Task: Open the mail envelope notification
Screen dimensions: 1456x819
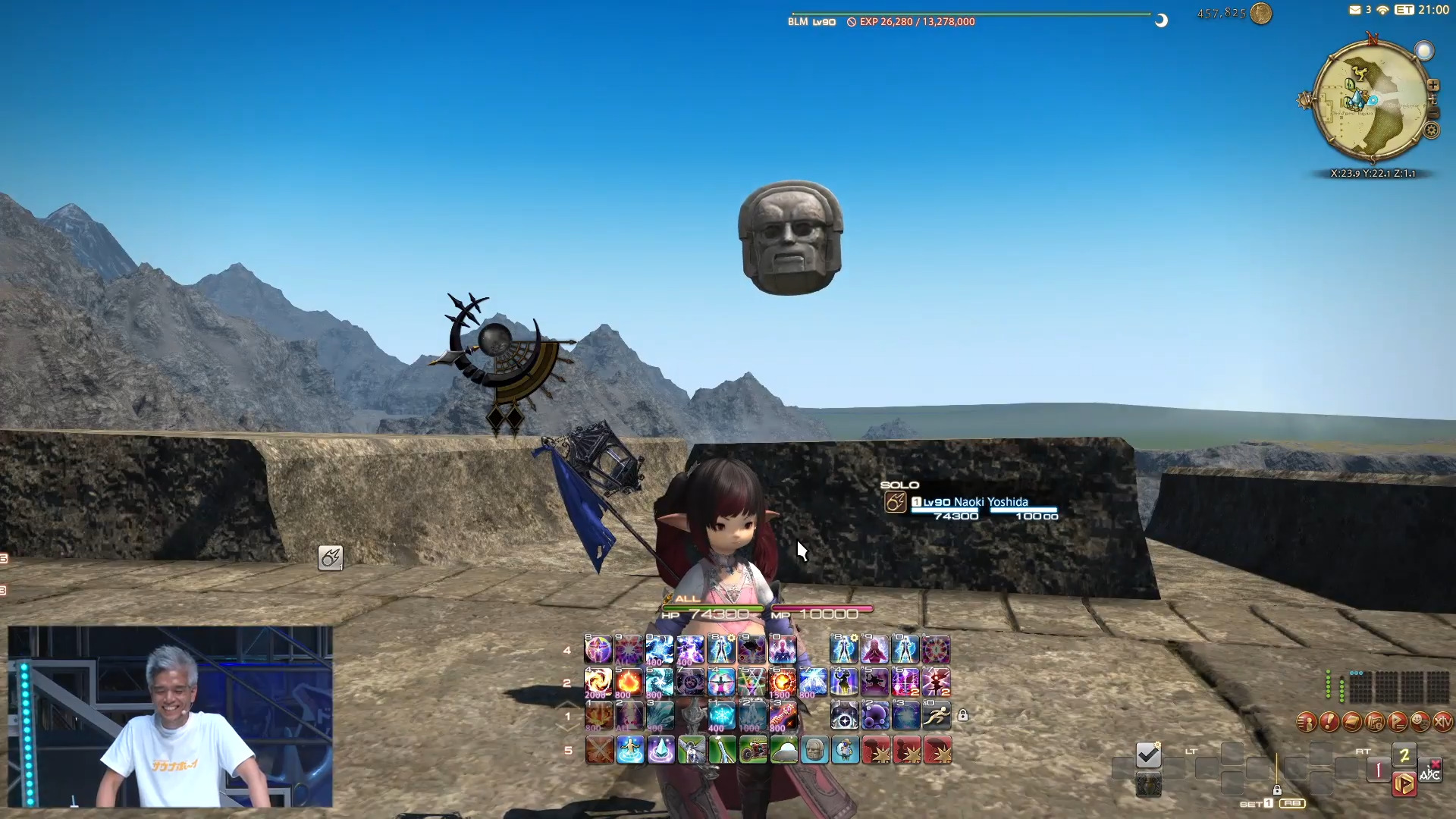Action: tap(1355, 10)
